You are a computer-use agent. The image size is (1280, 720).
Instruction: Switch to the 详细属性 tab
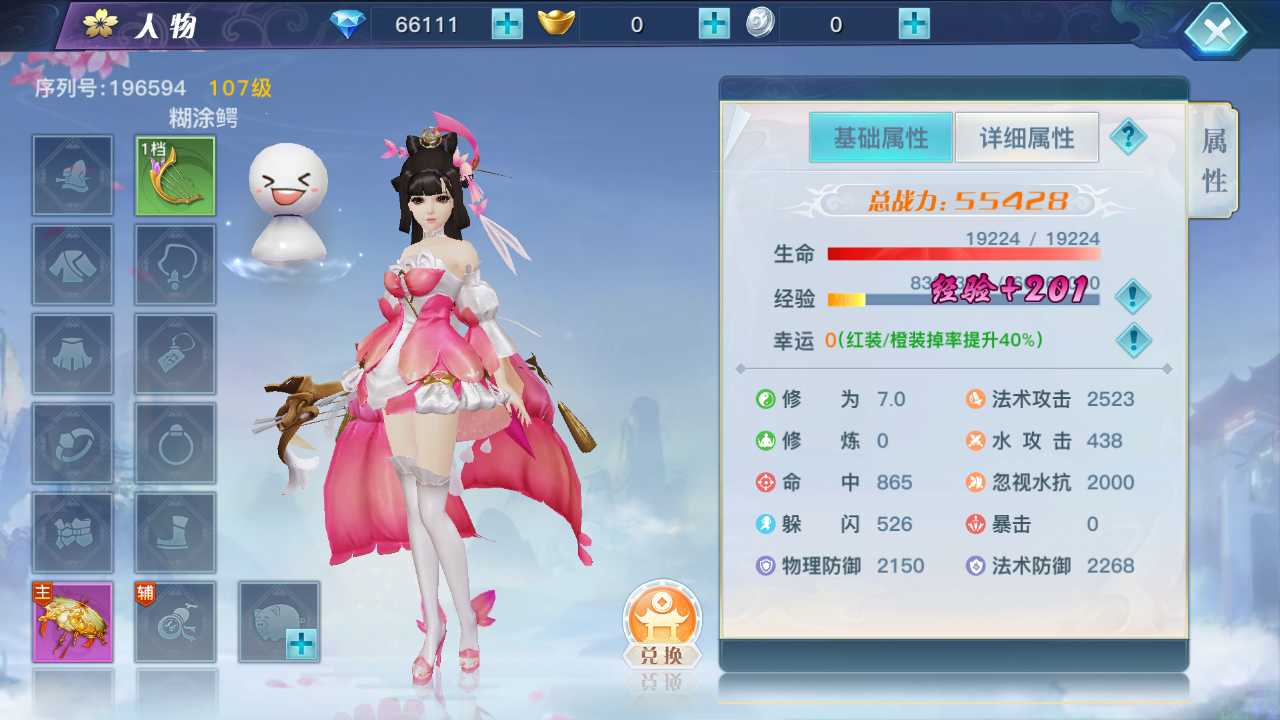tap(1026, 137)
